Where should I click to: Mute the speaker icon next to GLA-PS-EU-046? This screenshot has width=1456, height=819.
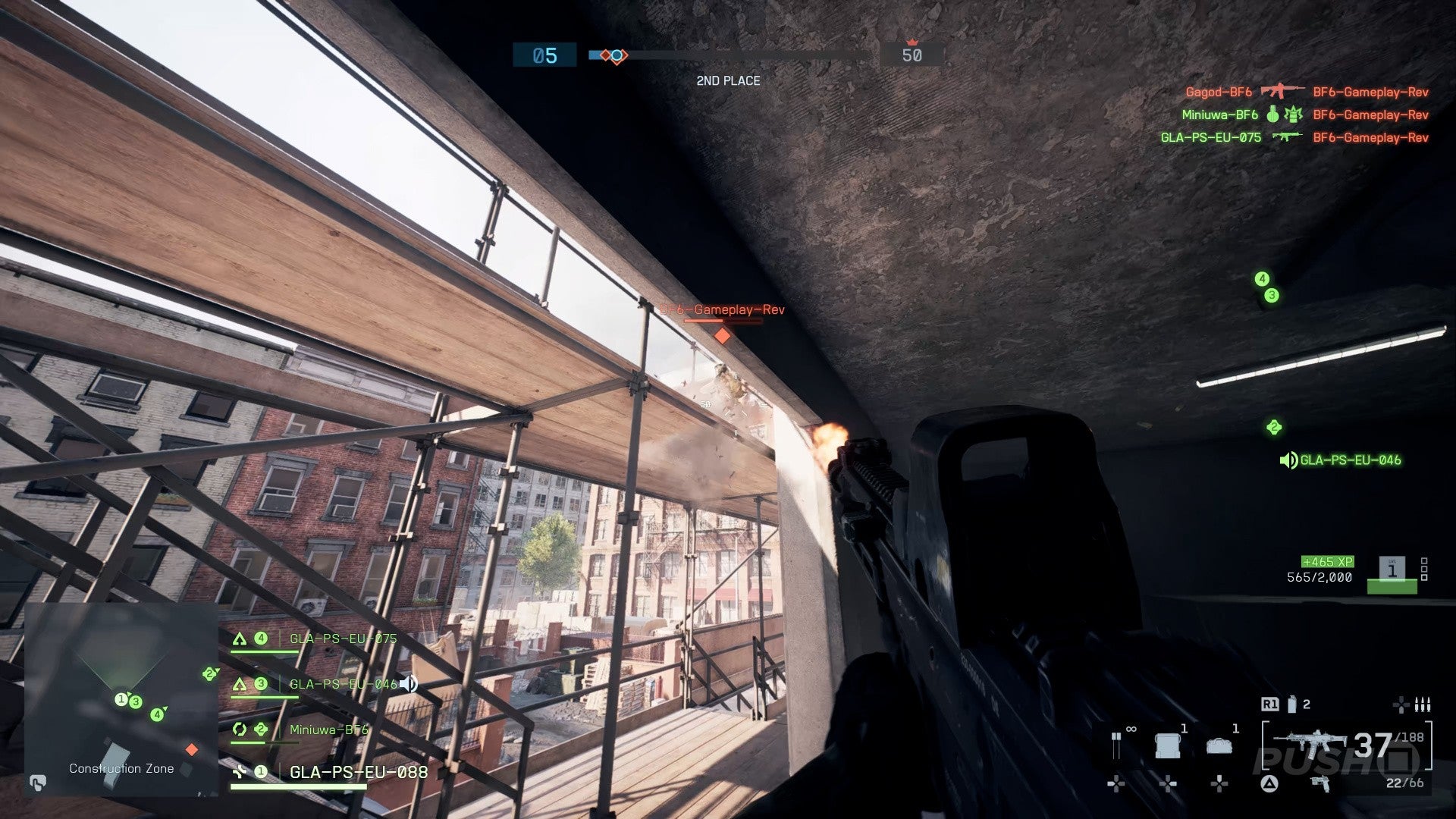[408, 684]
